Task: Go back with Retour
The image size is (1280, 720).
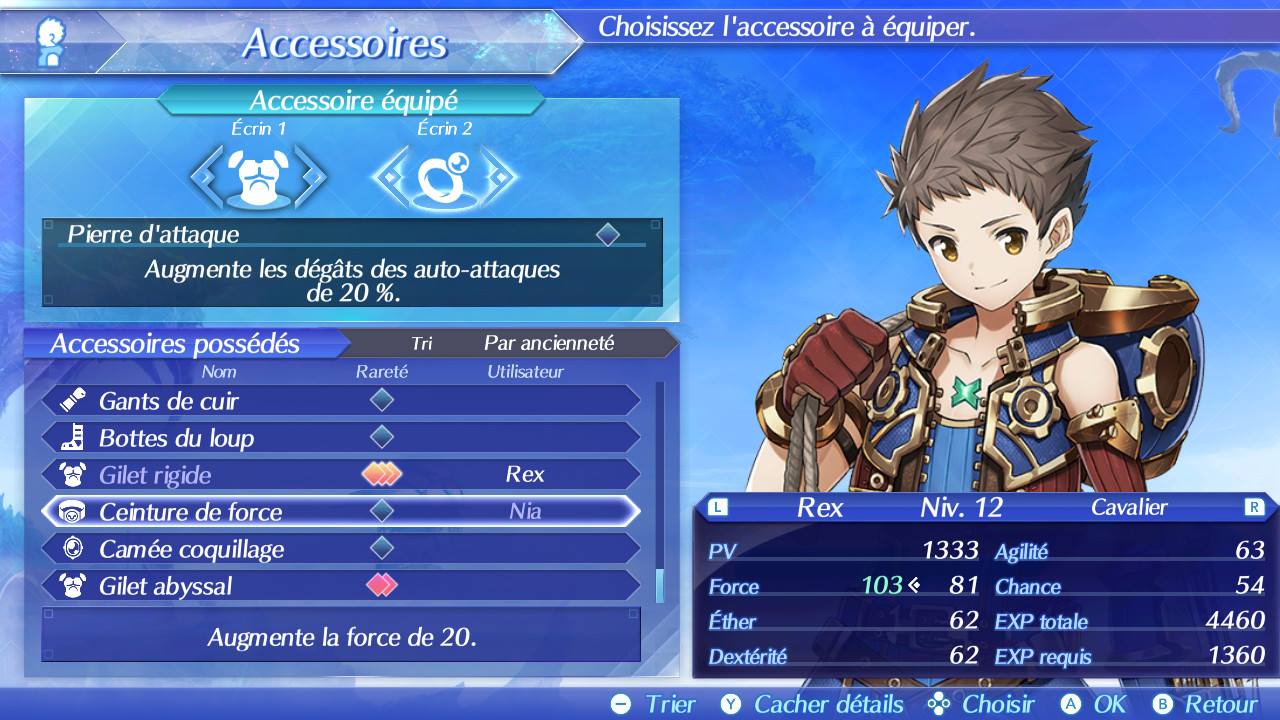Action: pyautogui.click(x=1204, y=704)
